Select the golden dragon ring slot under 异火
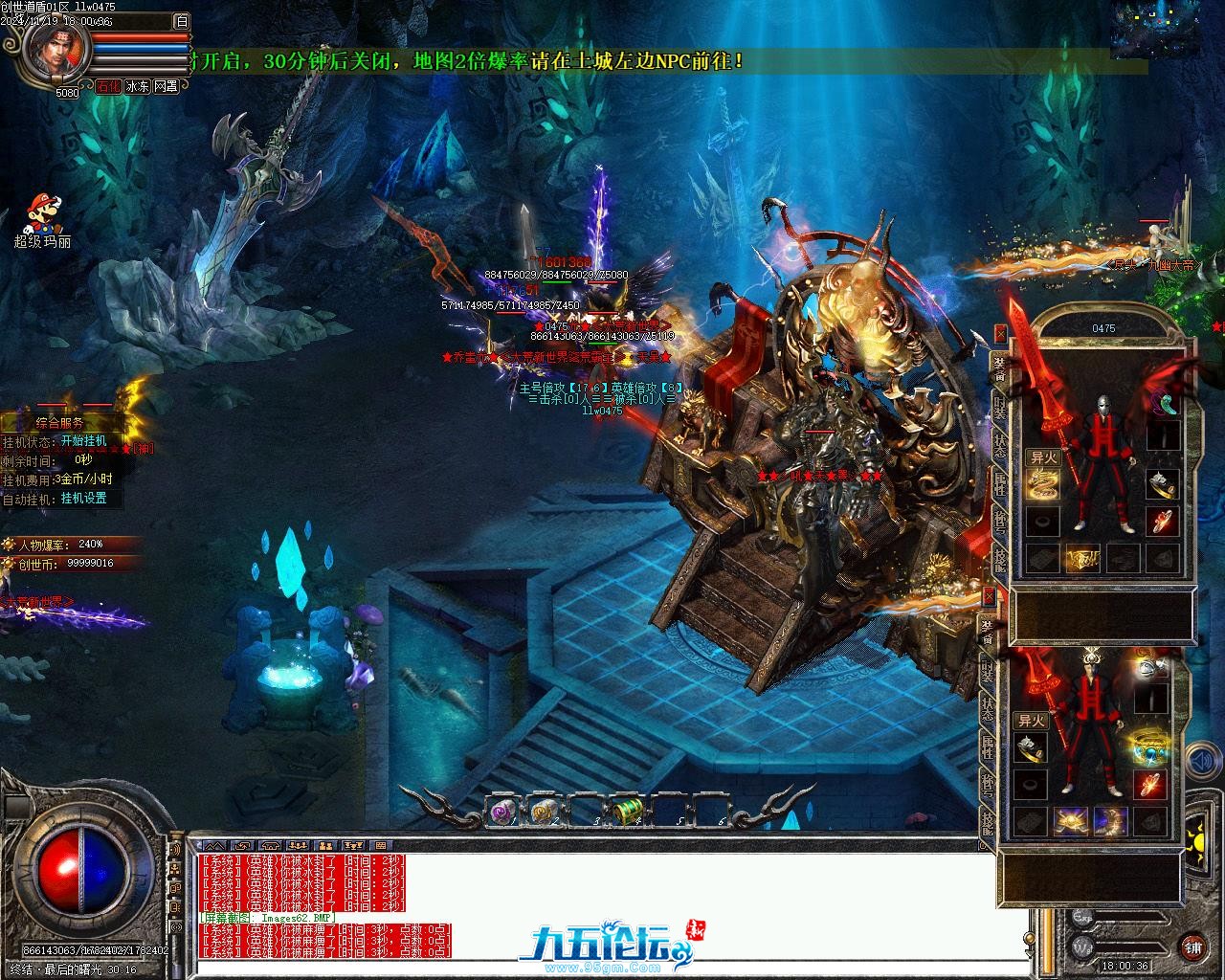Screen dimensions: 1225x980 [1042, 484]
